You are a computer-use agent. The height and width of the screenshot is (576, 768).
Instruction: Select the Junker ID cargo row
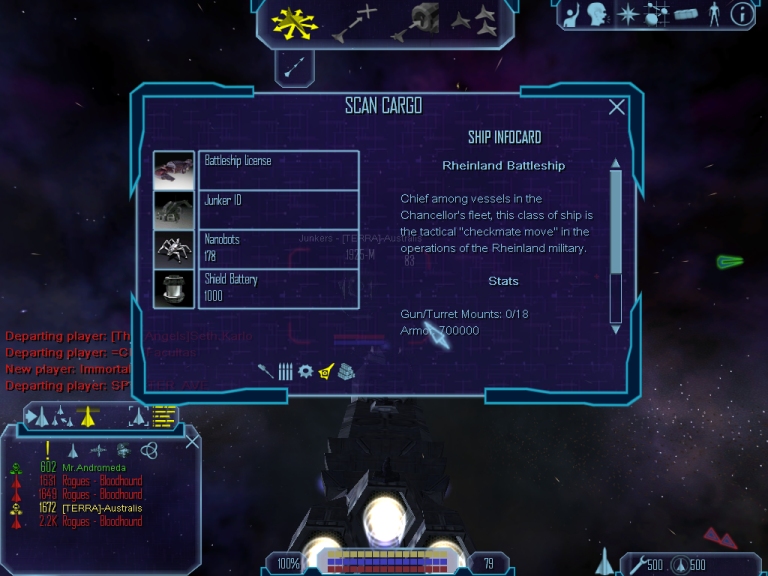[x=278, y=210]
